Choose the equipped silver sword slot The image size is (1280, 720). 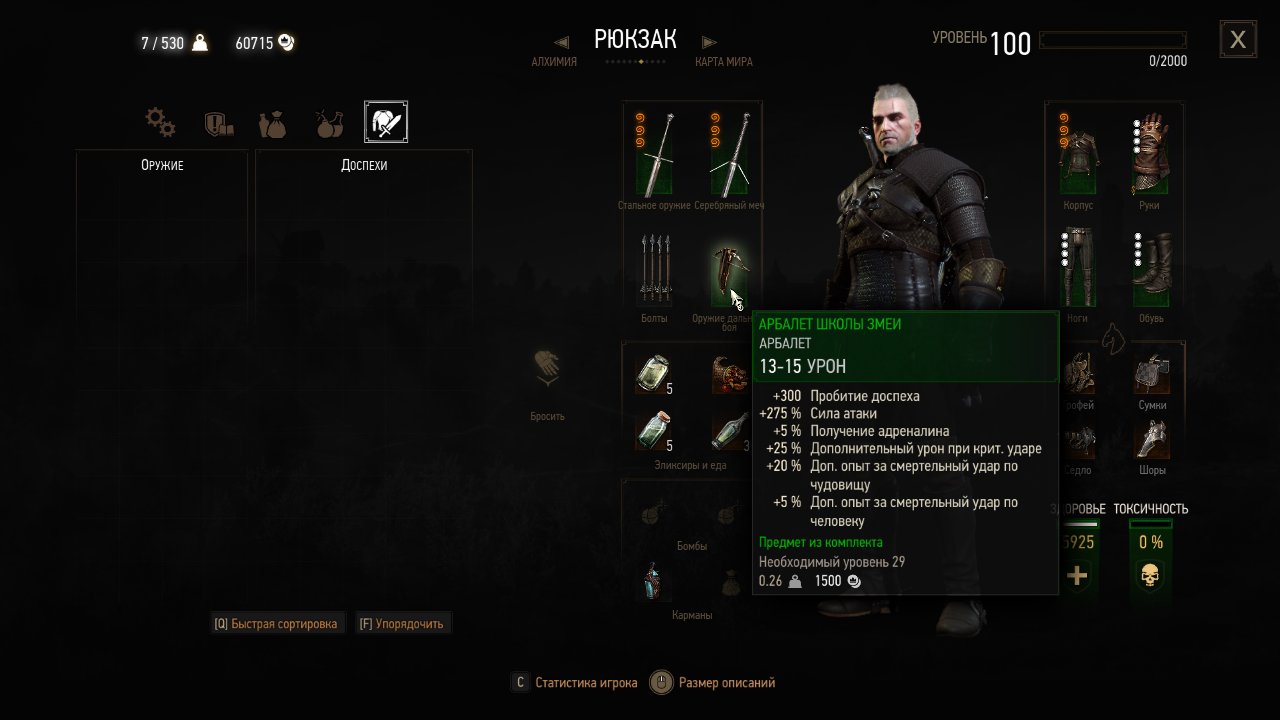click(x=729, y=155)
